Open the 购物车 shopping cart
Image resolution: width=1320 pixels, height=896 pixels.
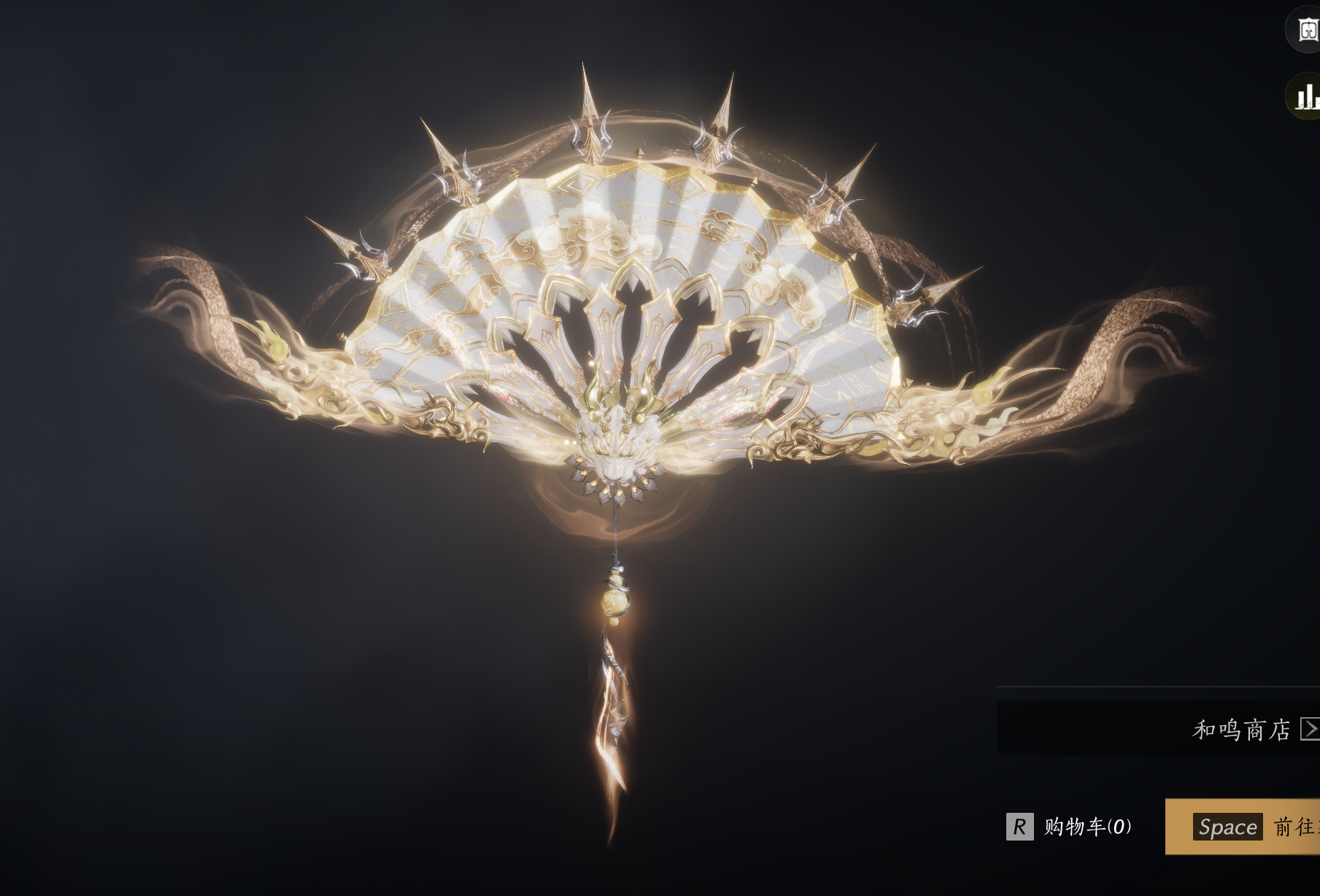click(1070, 827)
